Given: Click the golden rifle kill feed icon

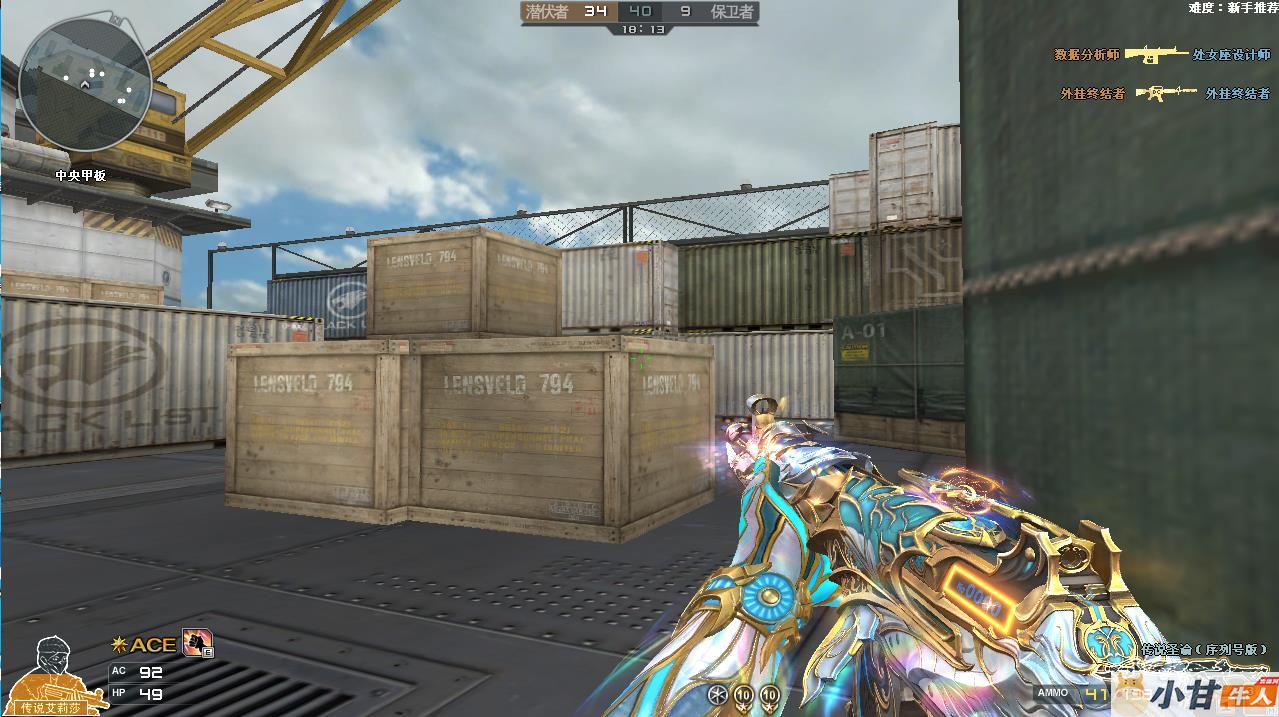Looking at the screenshot, I should [1157, 54].
